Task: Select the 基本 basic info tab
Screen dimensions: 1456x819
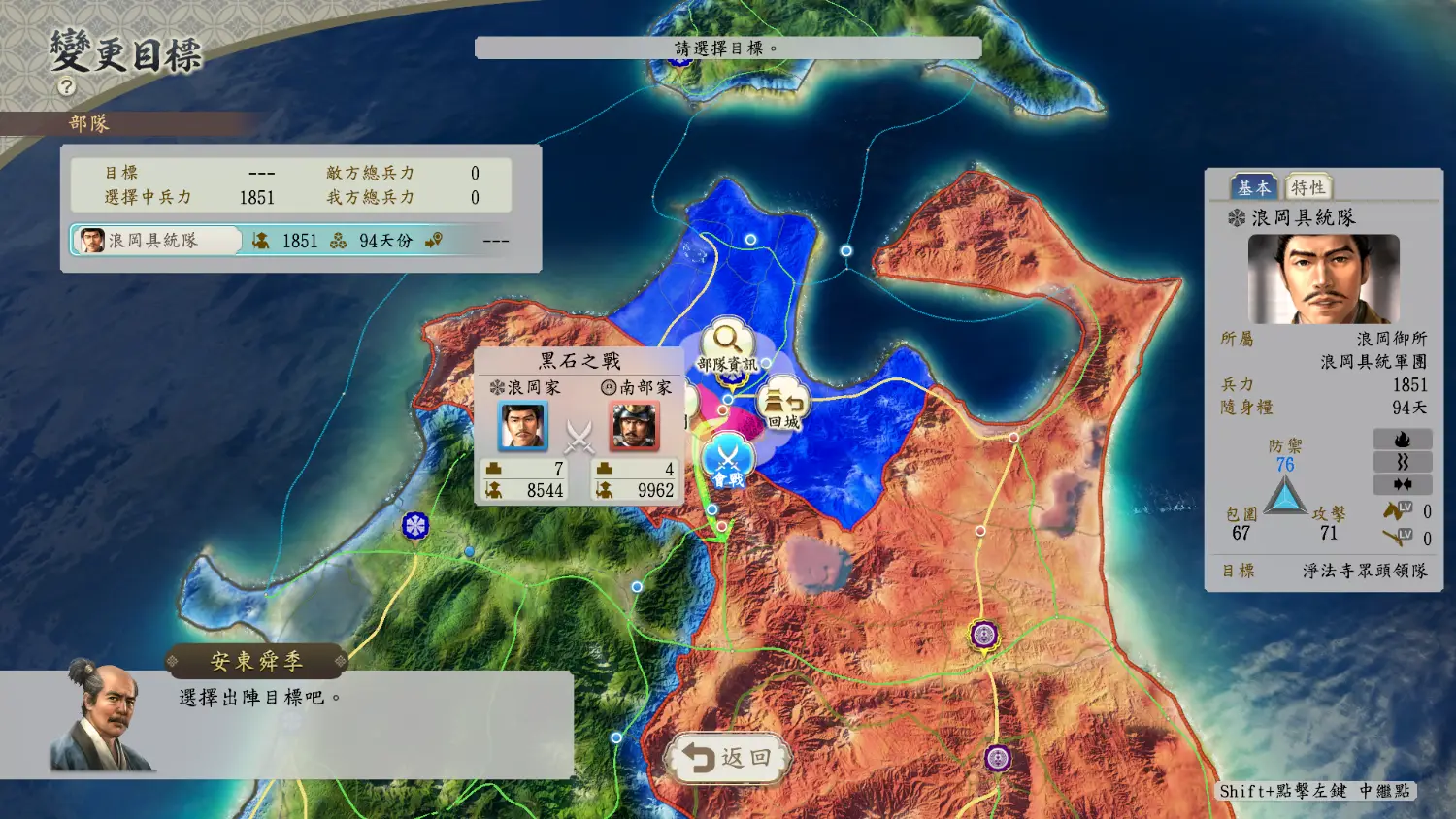Action: coord(1253,187)
